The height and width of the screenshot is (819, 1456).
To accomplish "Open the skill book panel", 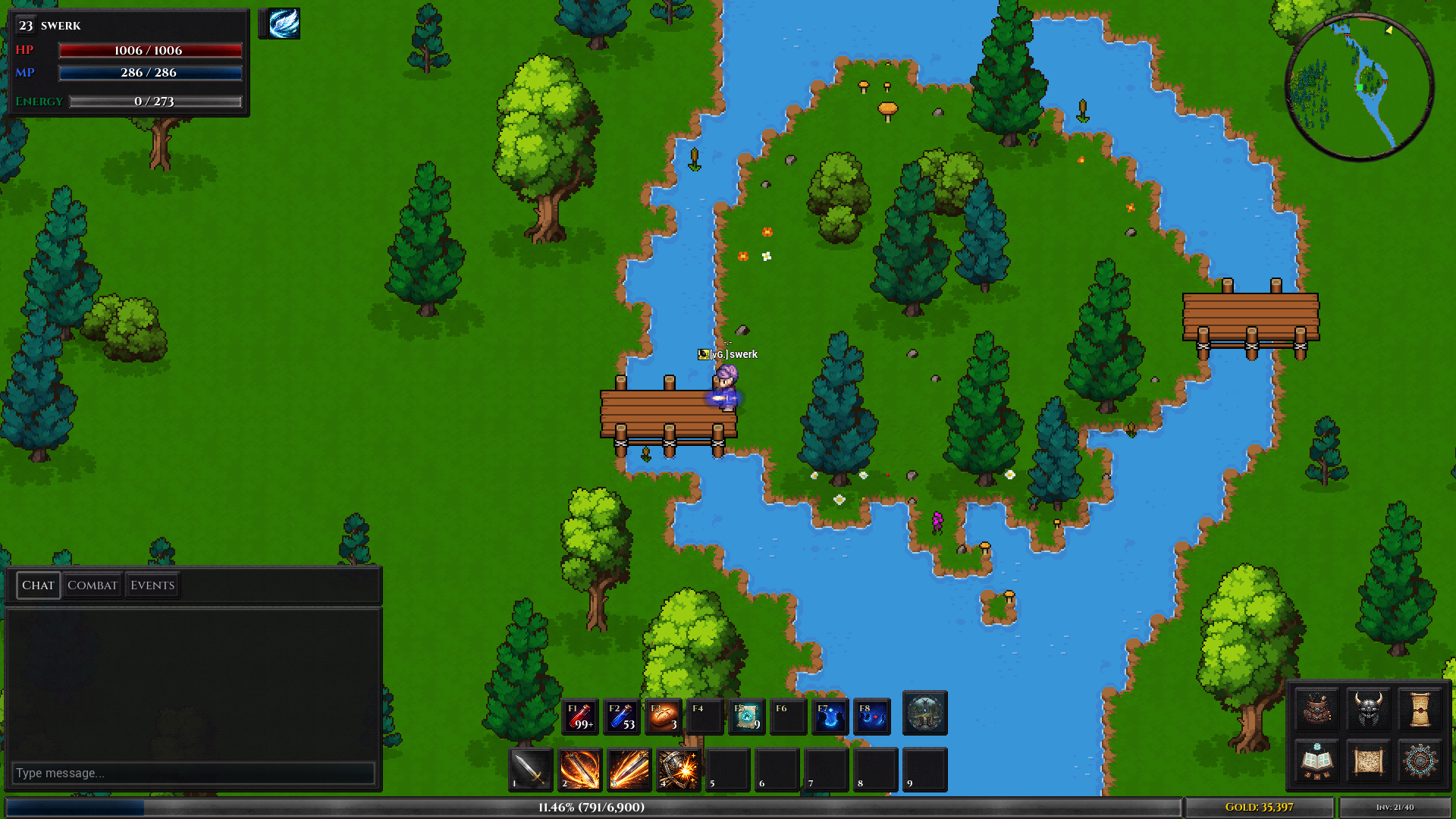I will click(1317, 761).
